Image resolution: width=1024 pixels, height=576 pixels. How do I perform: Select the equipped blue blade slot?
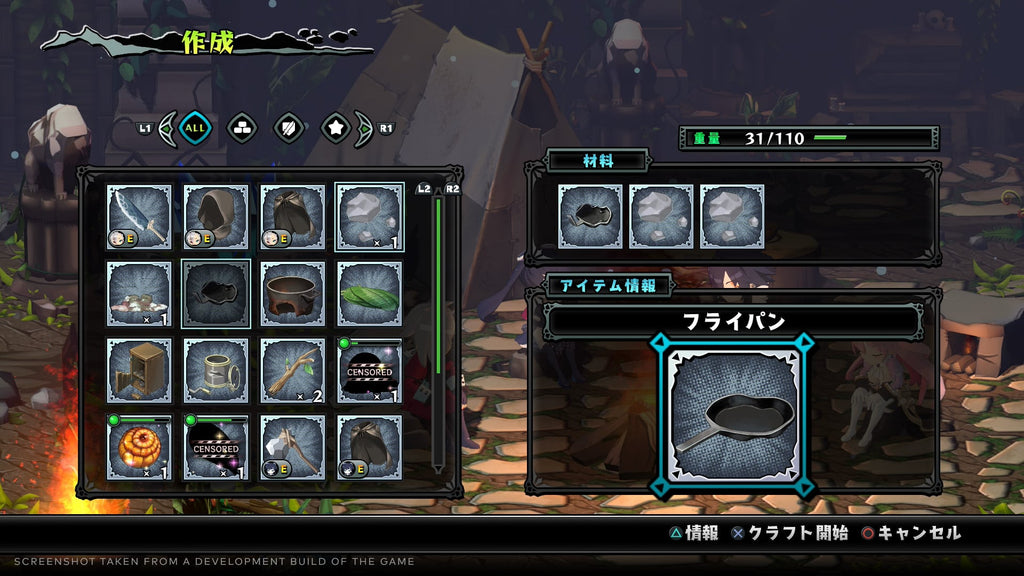[139, 217]
